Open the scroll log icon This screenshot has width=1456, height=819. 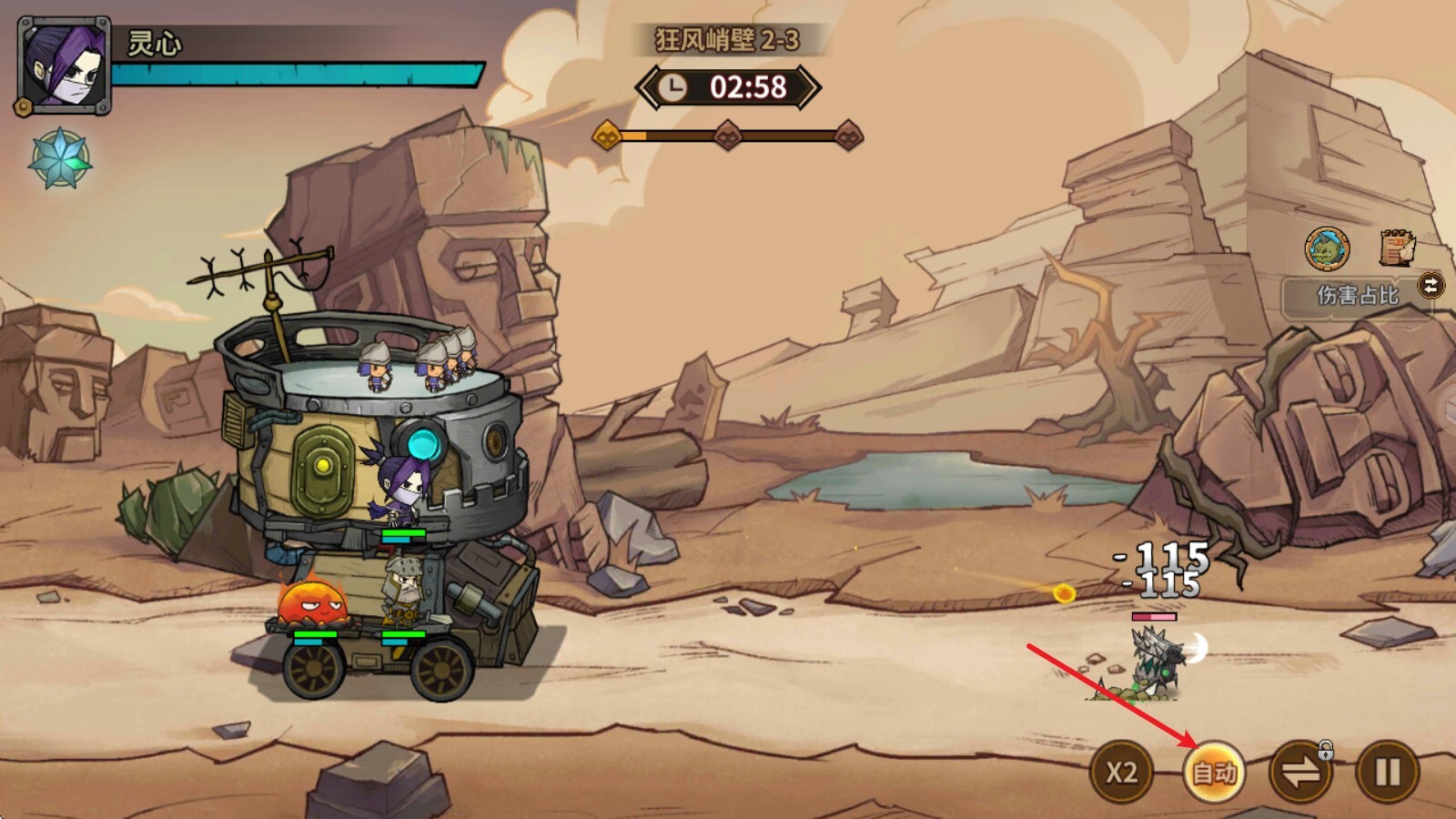[x=1396, y=248]
